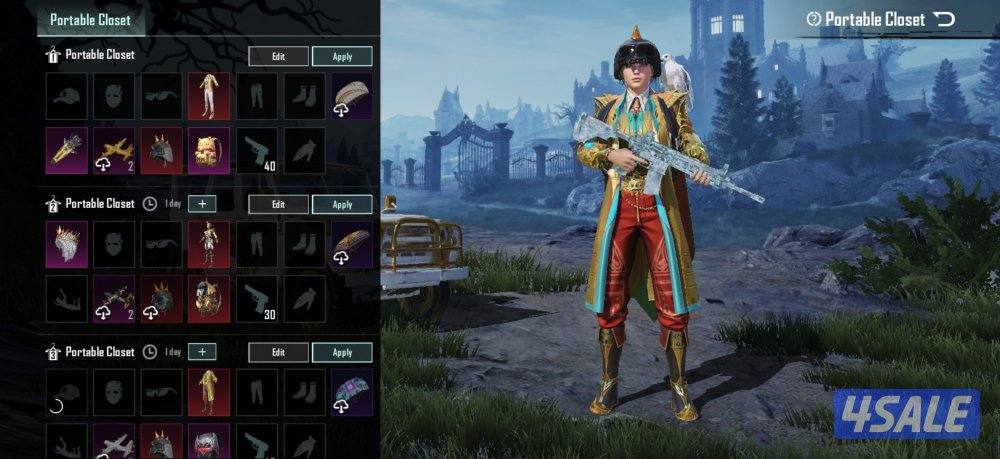
Task: Choose the teal parachute slot in closet 3
Action: [x=352, y=392]
